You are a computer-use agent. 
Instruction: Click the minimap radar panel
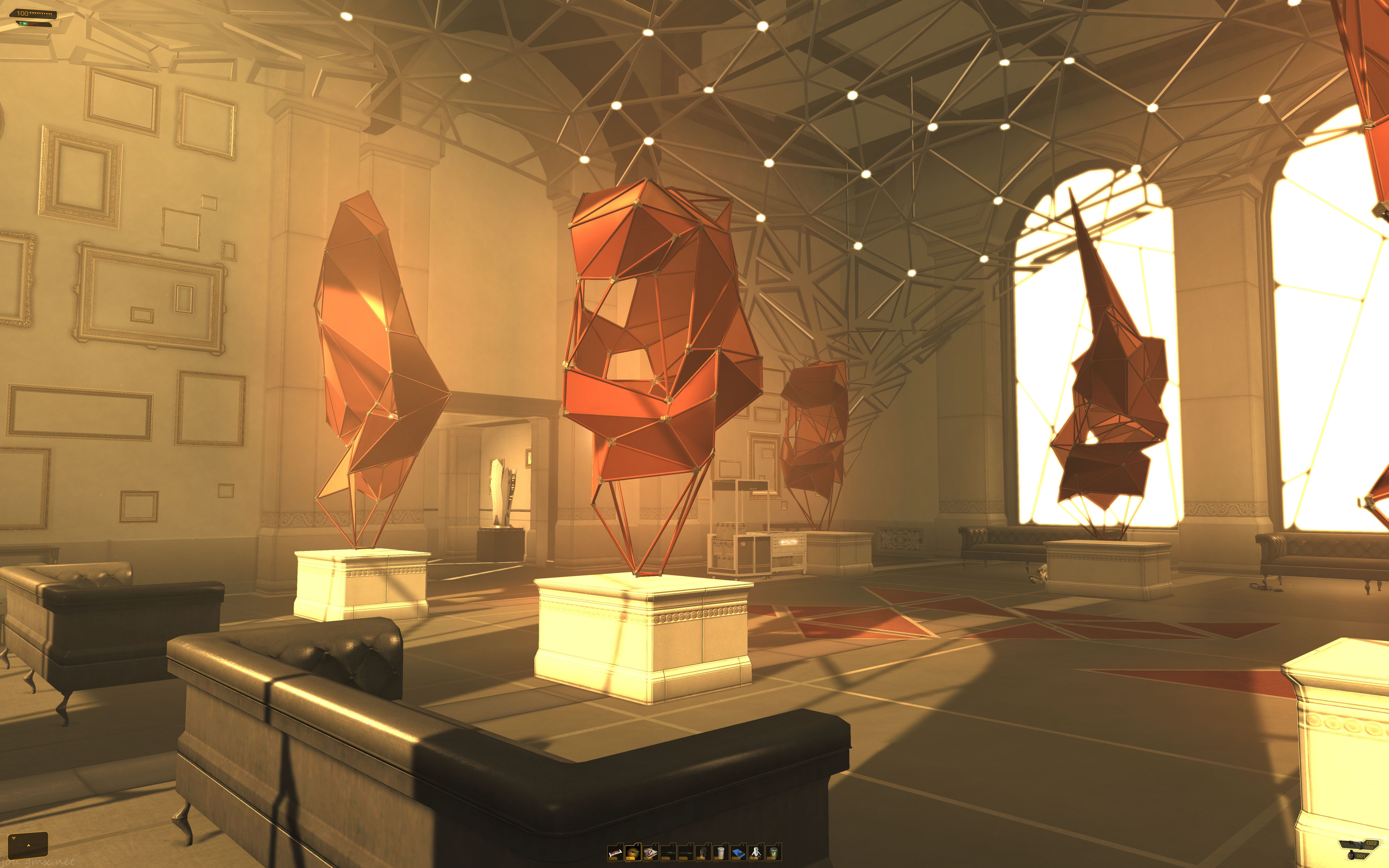(x=27, y=844)
